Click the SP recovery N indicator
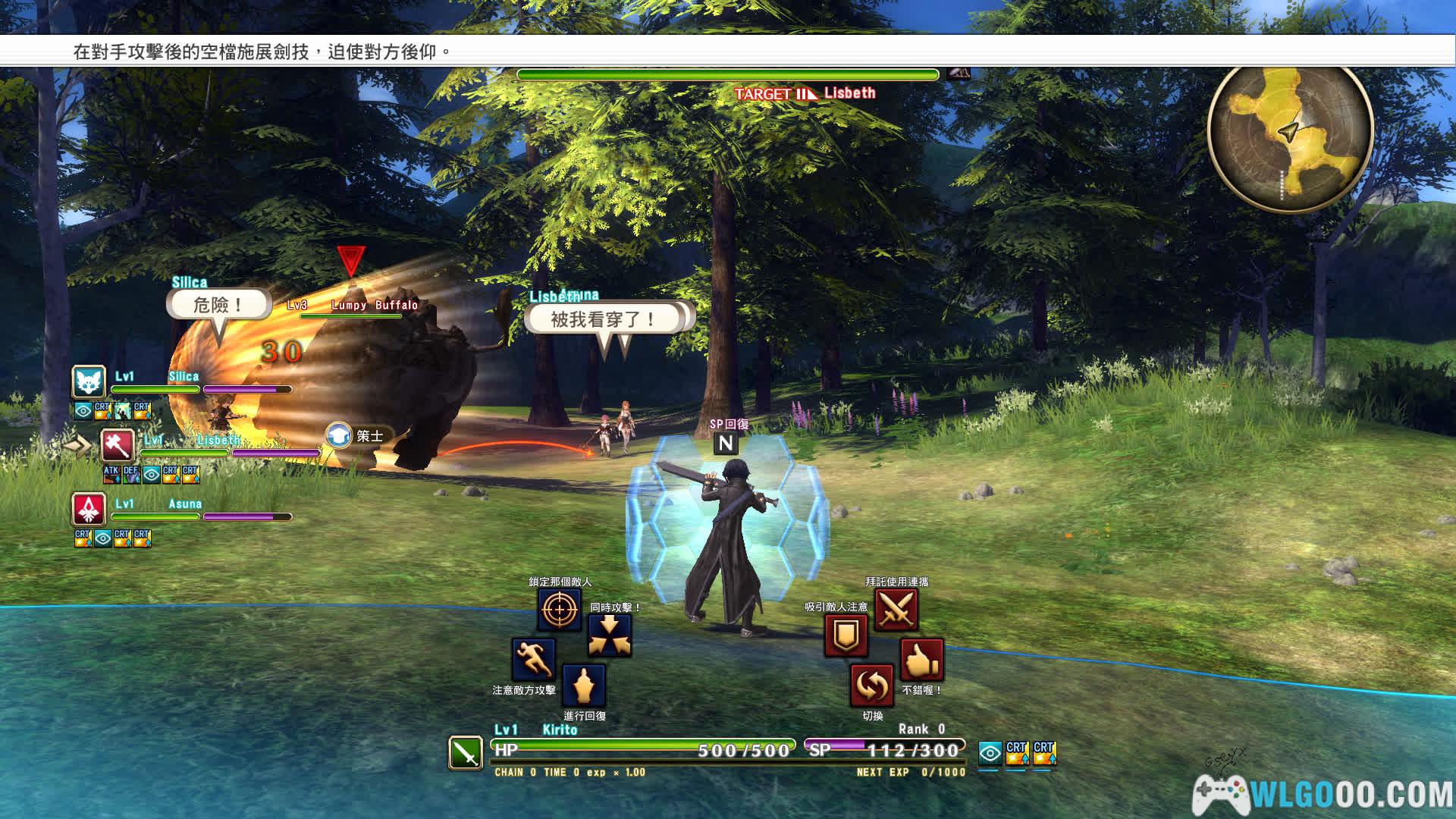 pos(726,444)
